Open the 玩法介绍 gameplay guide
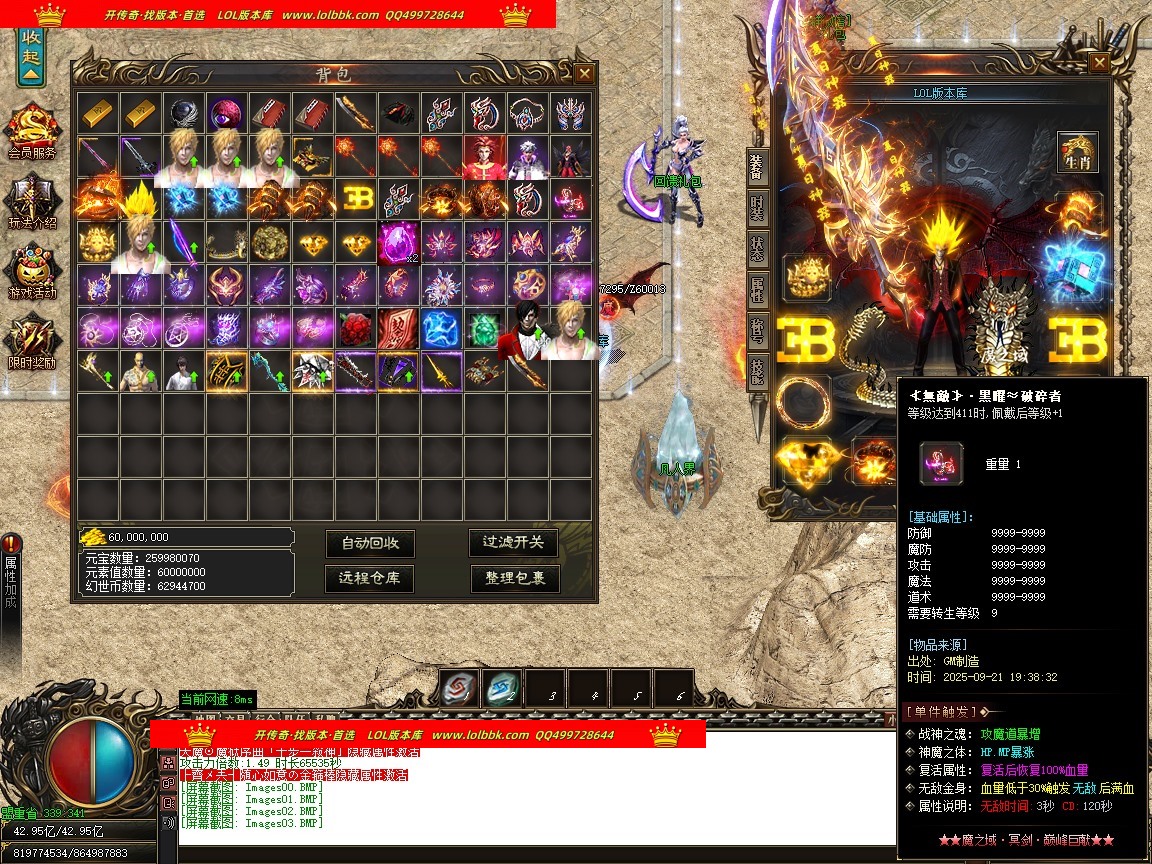 [x=32, y=202]
